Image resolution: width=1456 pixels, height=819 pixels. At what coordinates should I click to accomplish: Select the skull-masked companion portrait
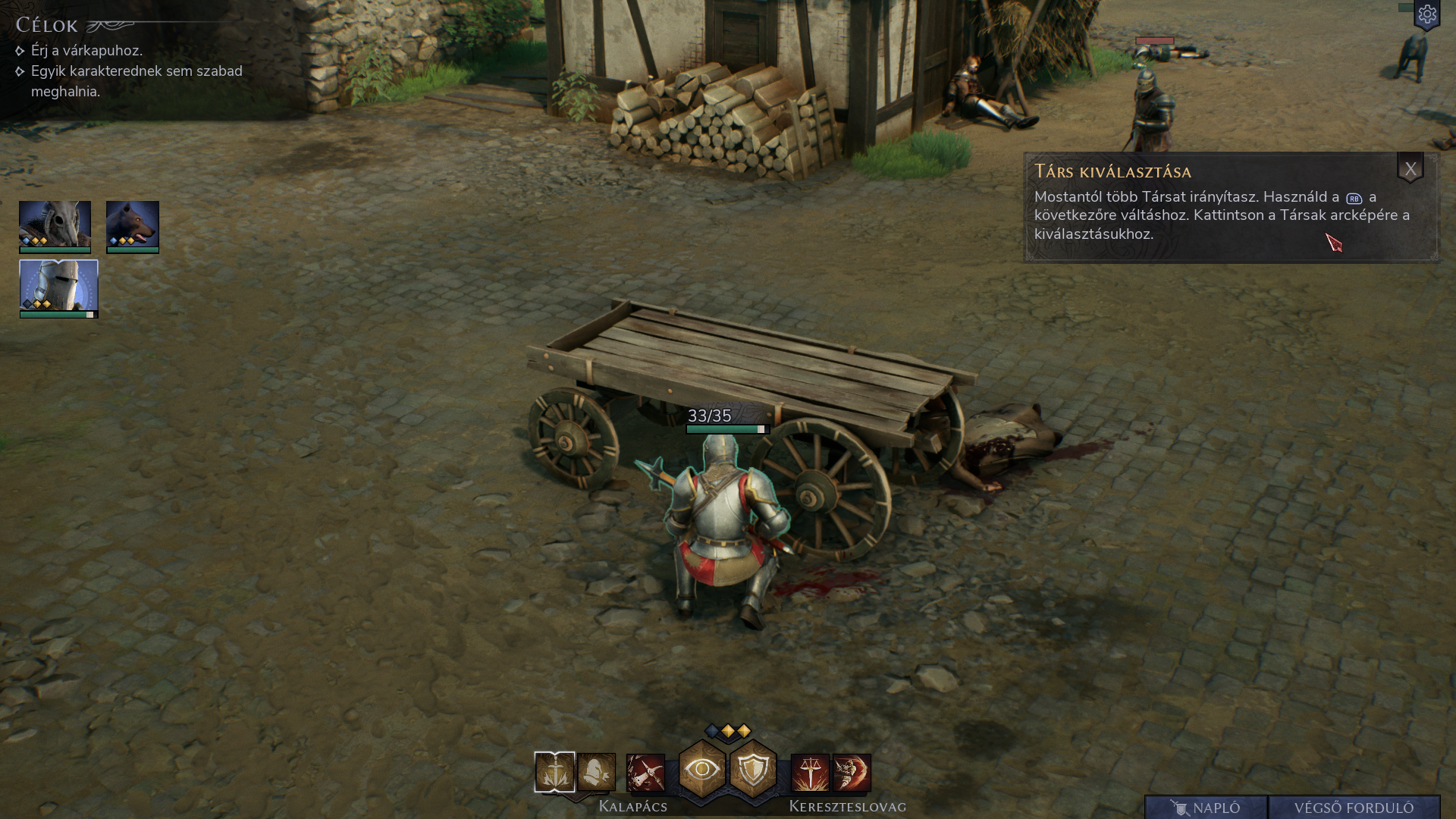coord(55,224)
